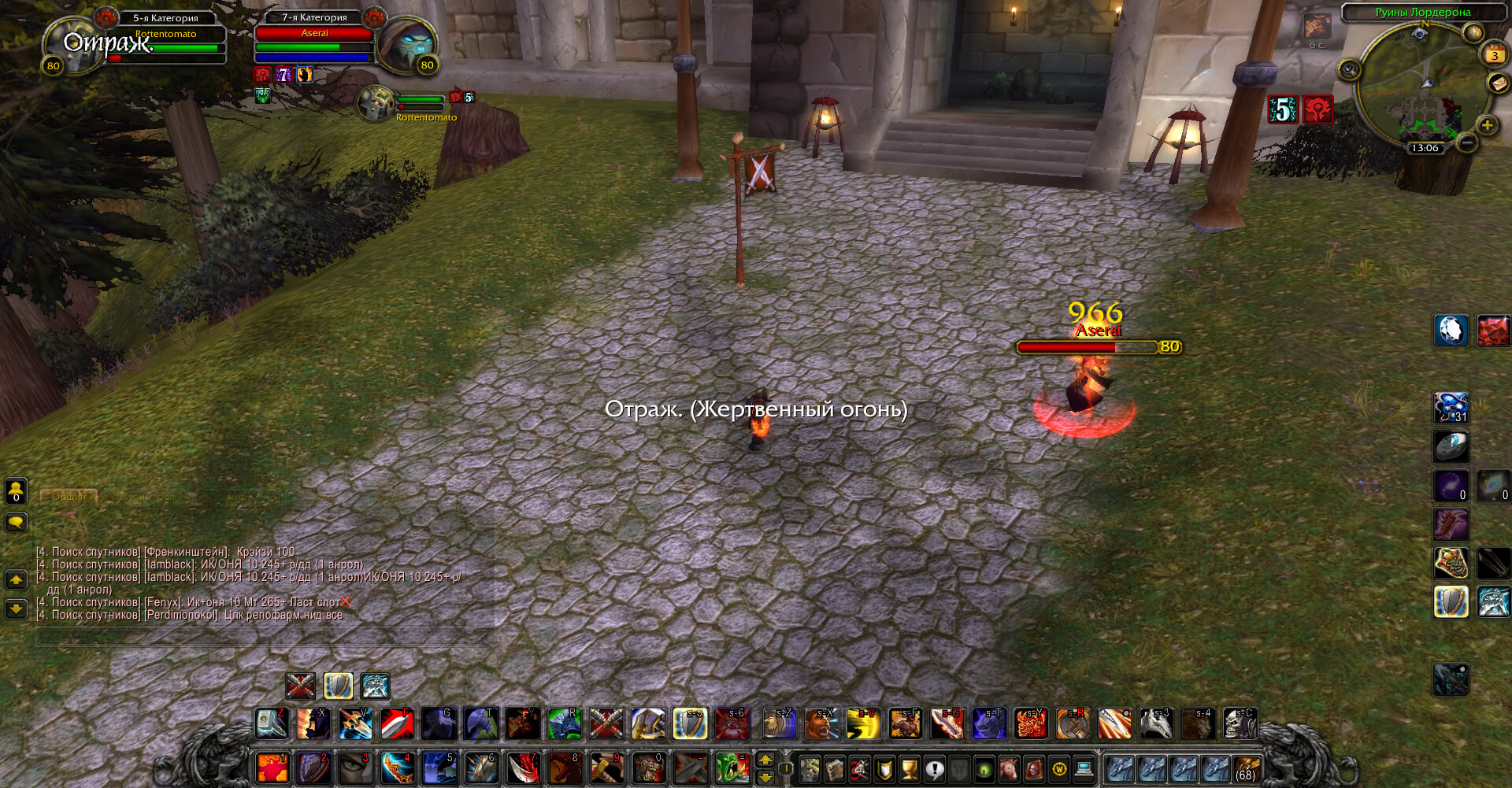Switch to the next action bar page
The width and height of the screenshot is (1512, 788).
pyautogui.click(x=765, y=760)
